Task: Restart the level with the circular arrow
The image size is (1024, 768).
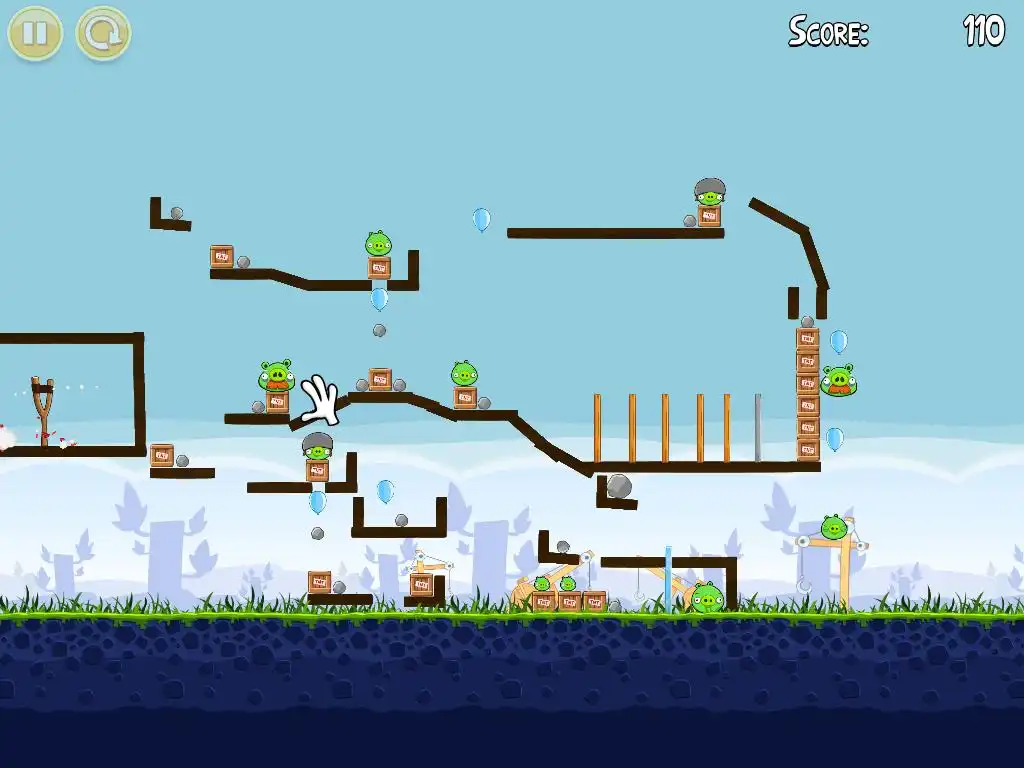Action: pyautogui.click(x=103, y=33)
